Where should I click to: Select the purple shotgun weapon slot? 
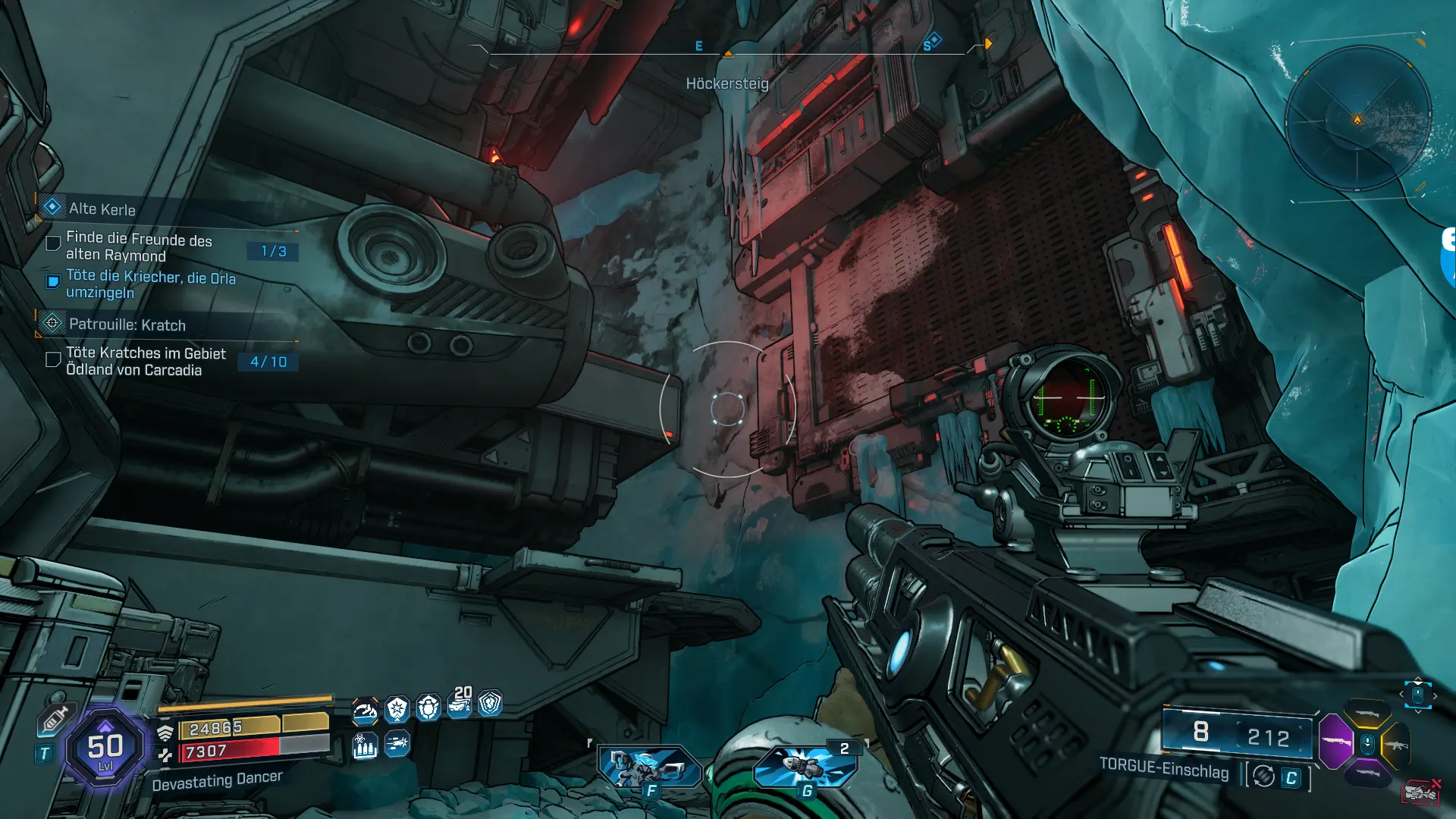click(x=1336, y=741)
